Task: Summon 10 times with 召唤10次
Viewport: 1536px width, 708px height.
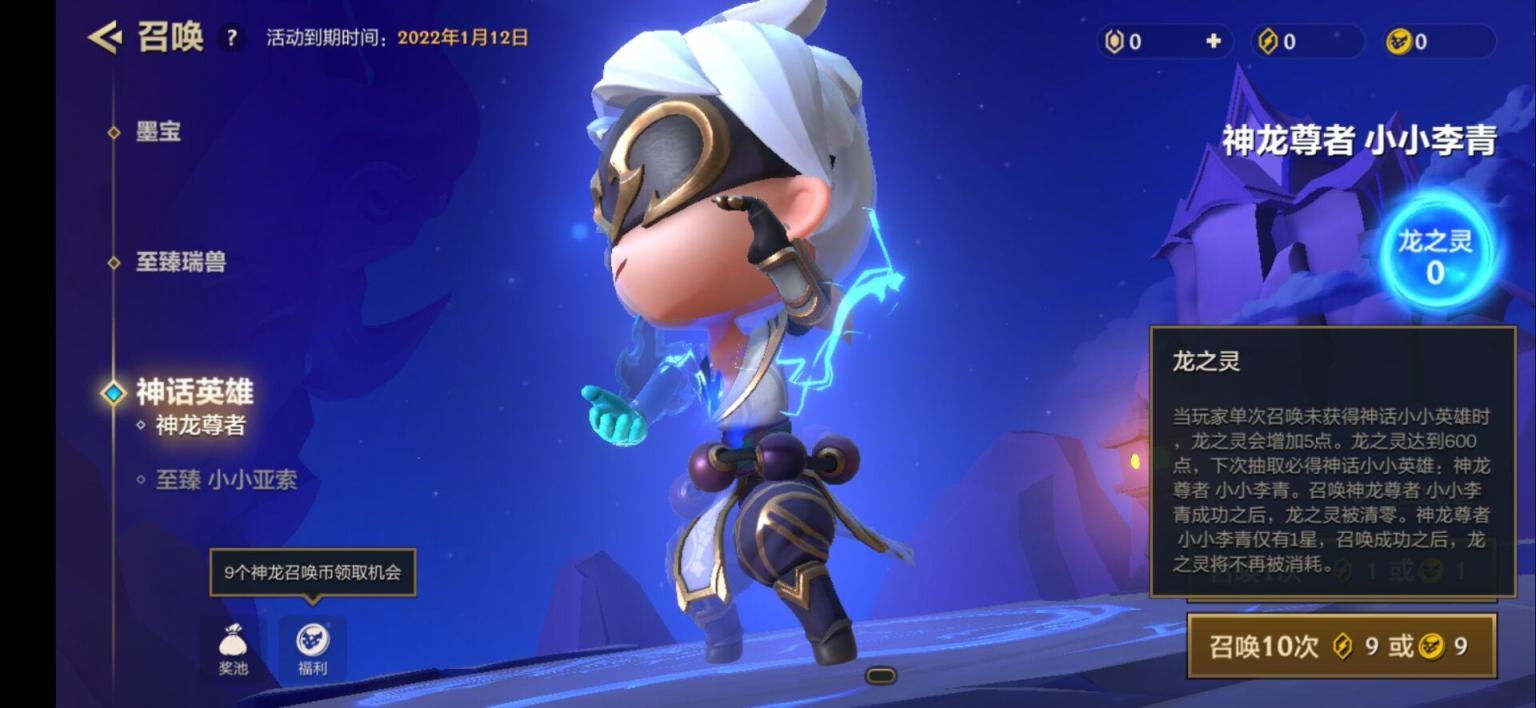Action: (1341, 646)
